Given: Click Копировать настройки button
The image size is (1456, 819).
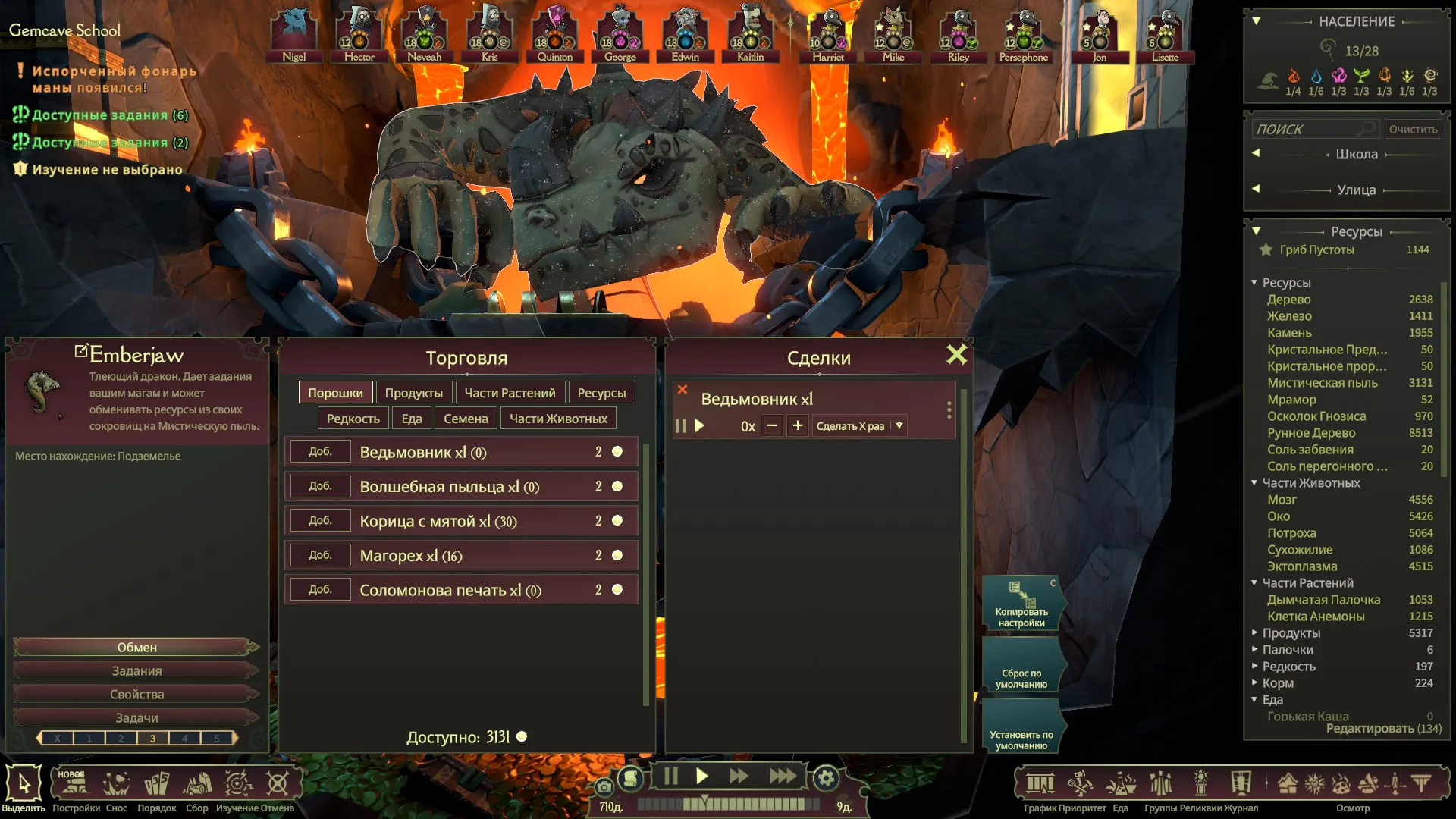Looking at the screenshot, I should point(1021,604).
